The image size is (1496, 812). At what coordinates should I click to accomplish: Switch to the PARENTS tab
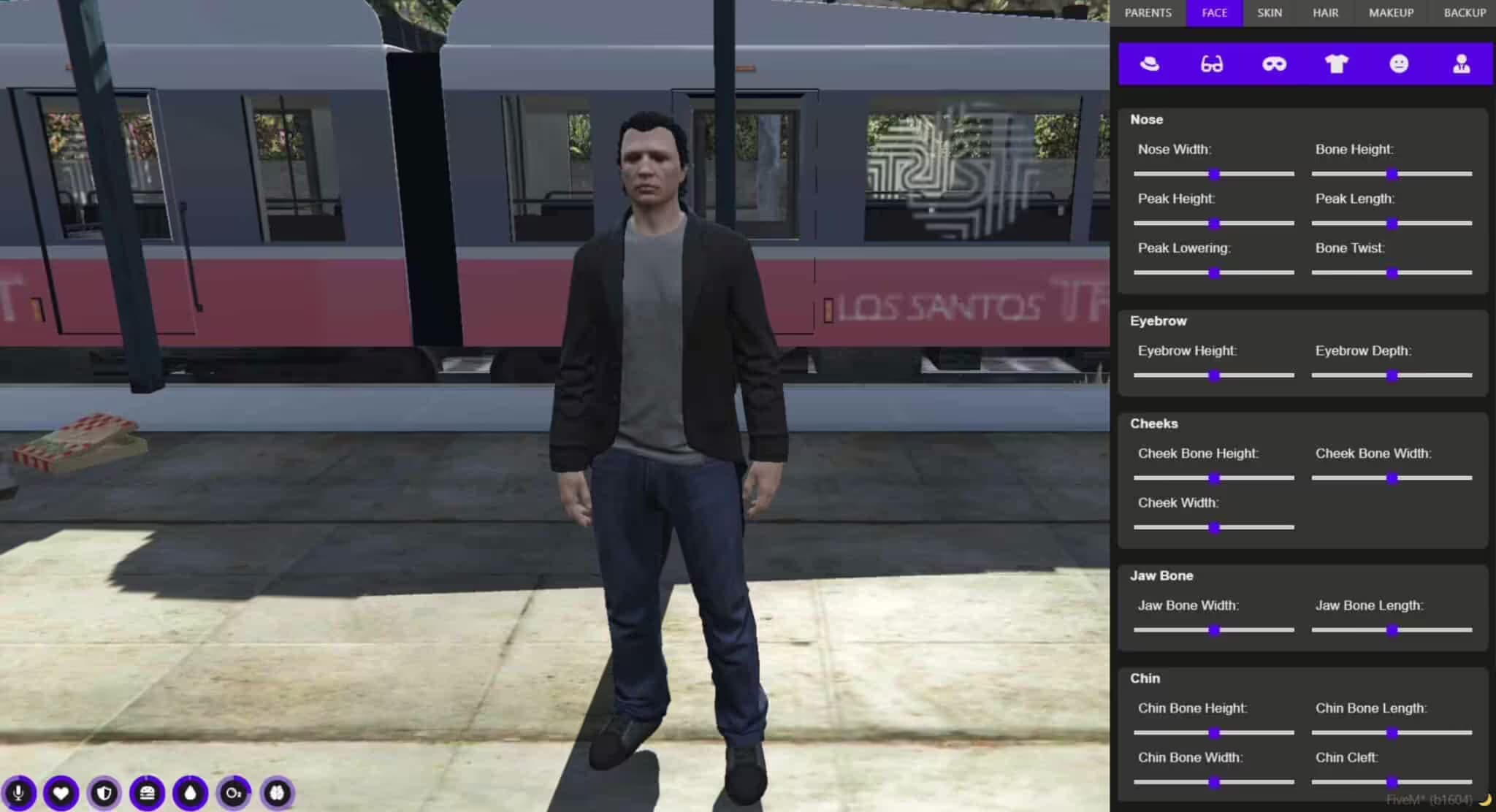(x=1148, y=12)
